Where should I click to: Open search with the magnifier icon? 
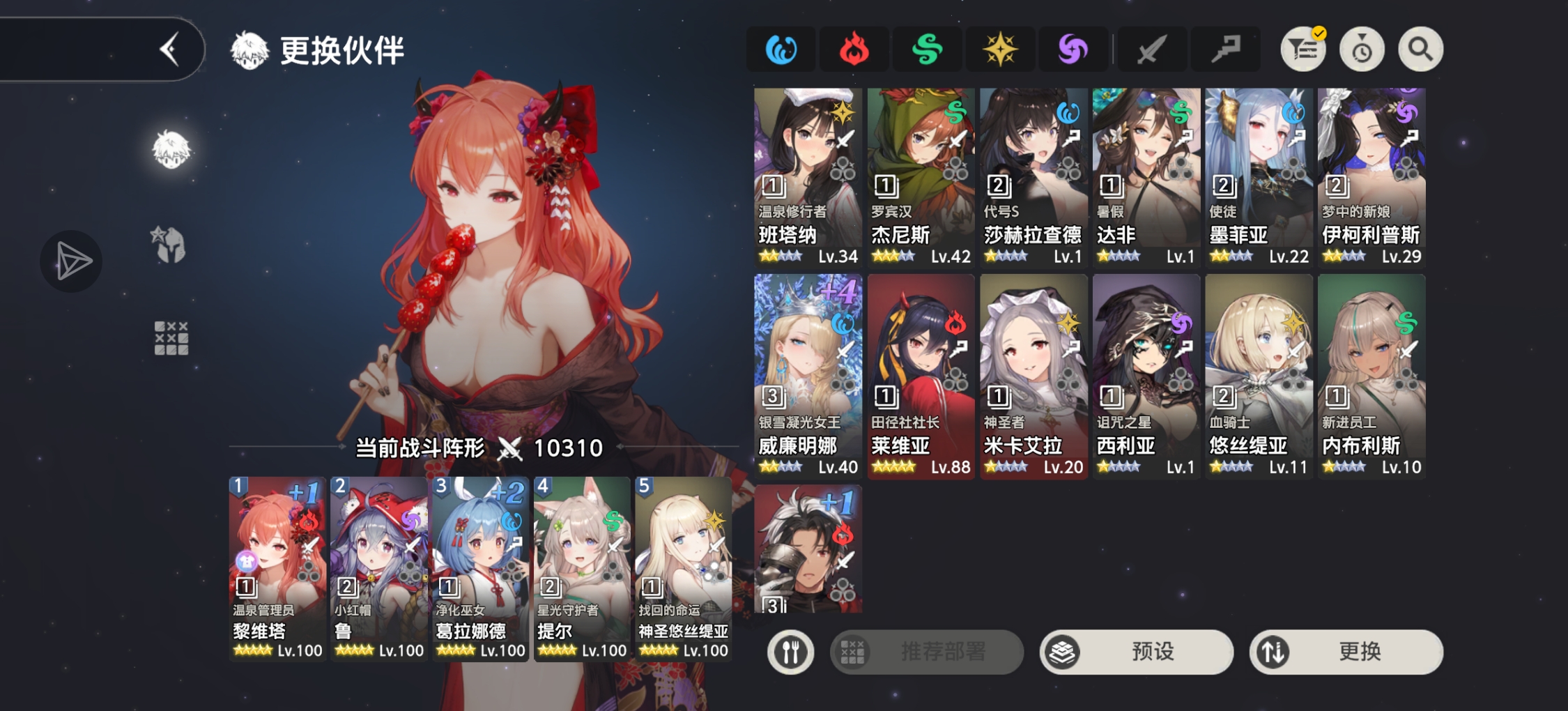pyautogui.click(x=1420, y=49)
